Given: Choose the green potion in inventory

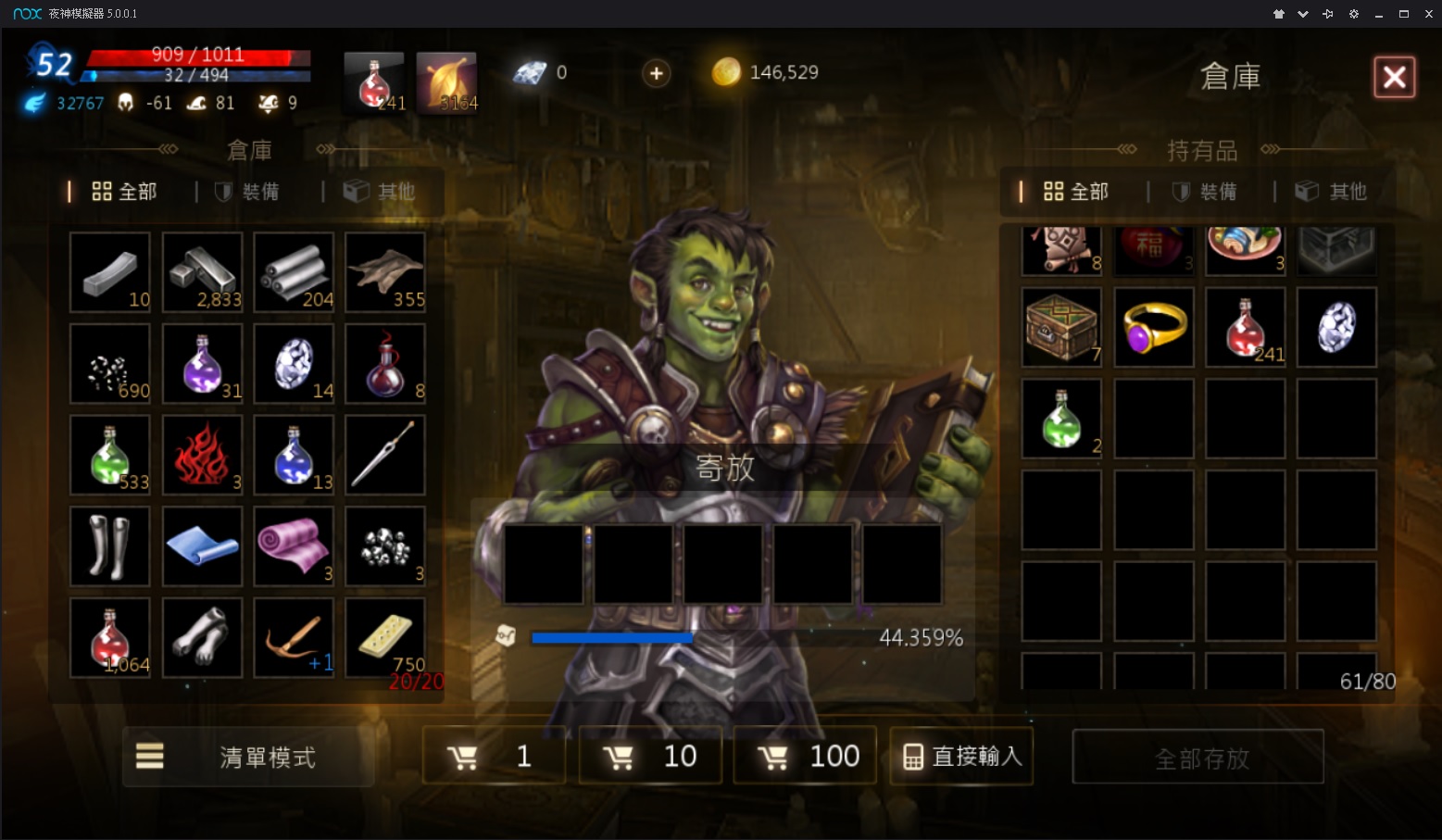Looking at the screenshot, I should (1061, 419).
